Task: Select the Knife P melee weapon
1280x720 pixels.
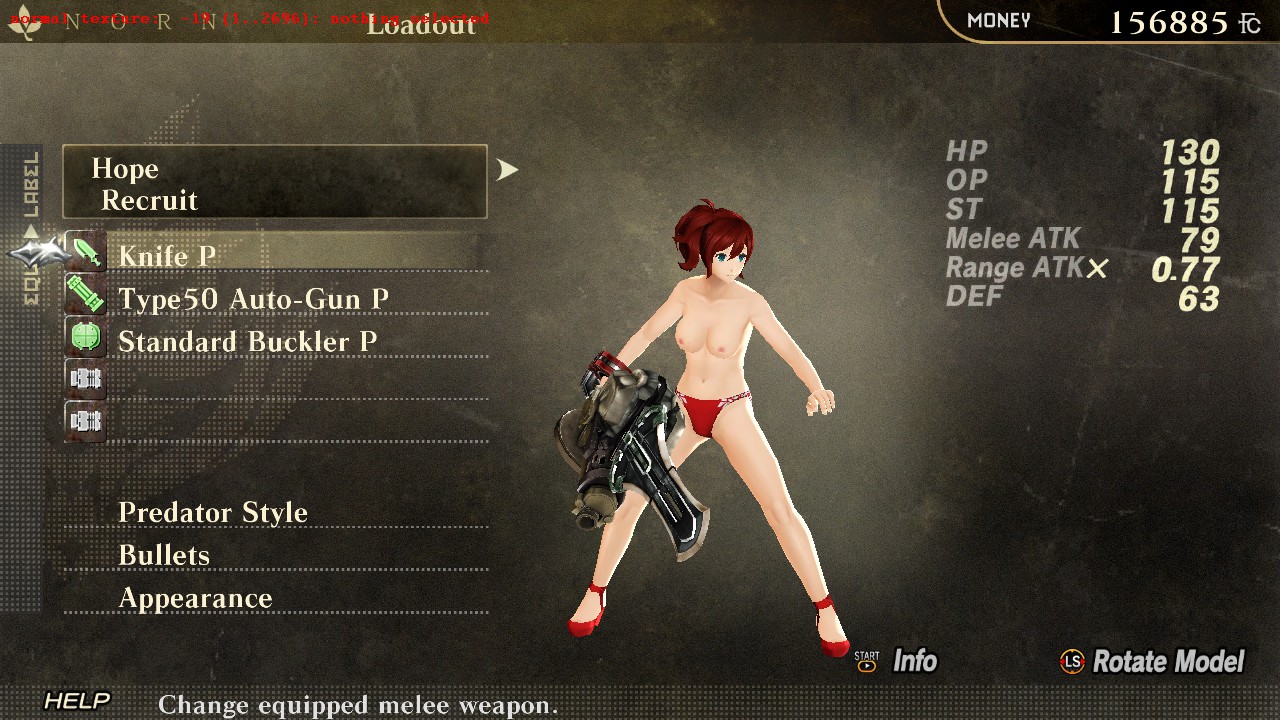Action: click(x=167, y=256)
